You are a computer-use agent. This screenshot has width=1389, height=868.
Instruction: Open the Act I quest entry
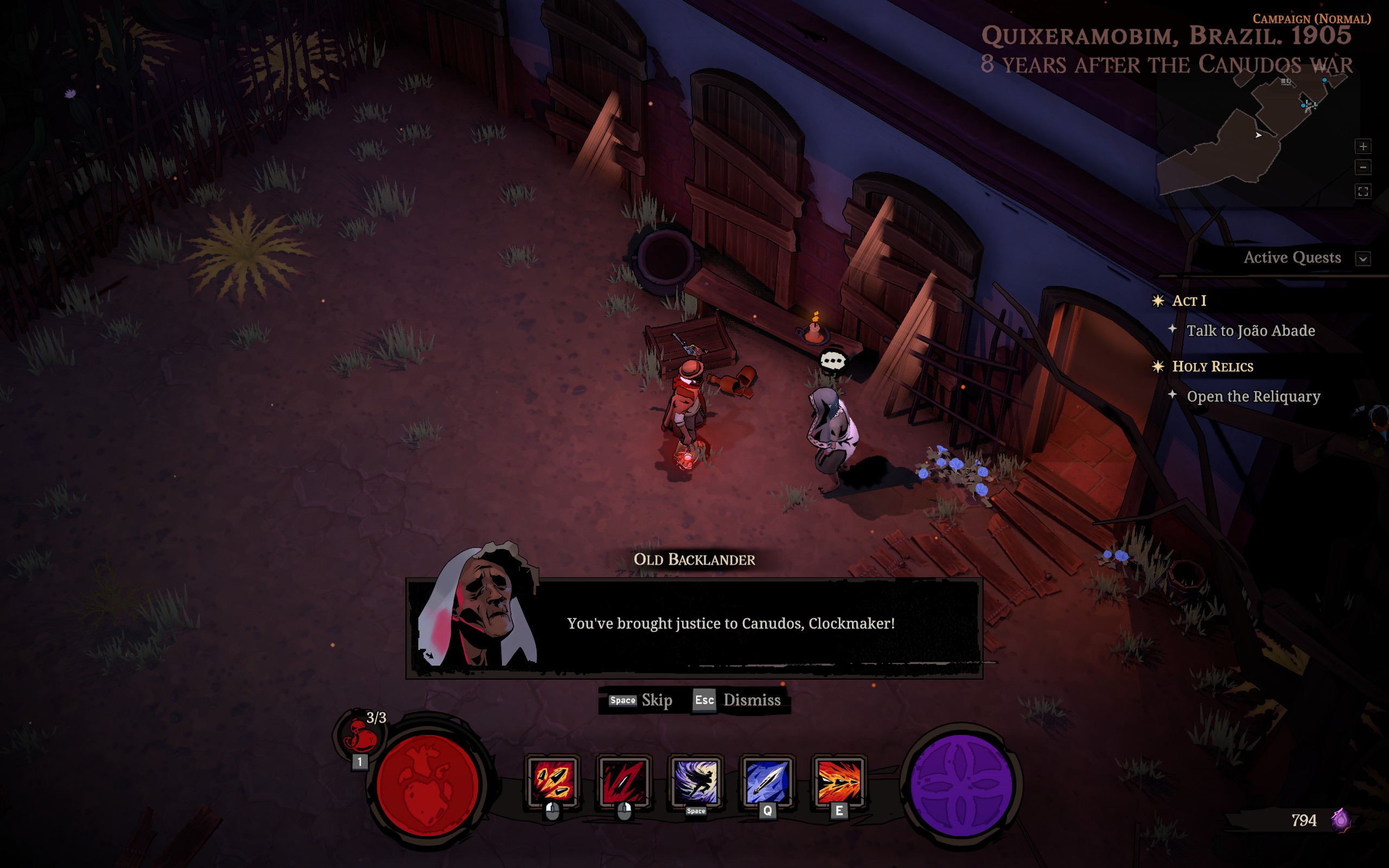[1189, 301]
